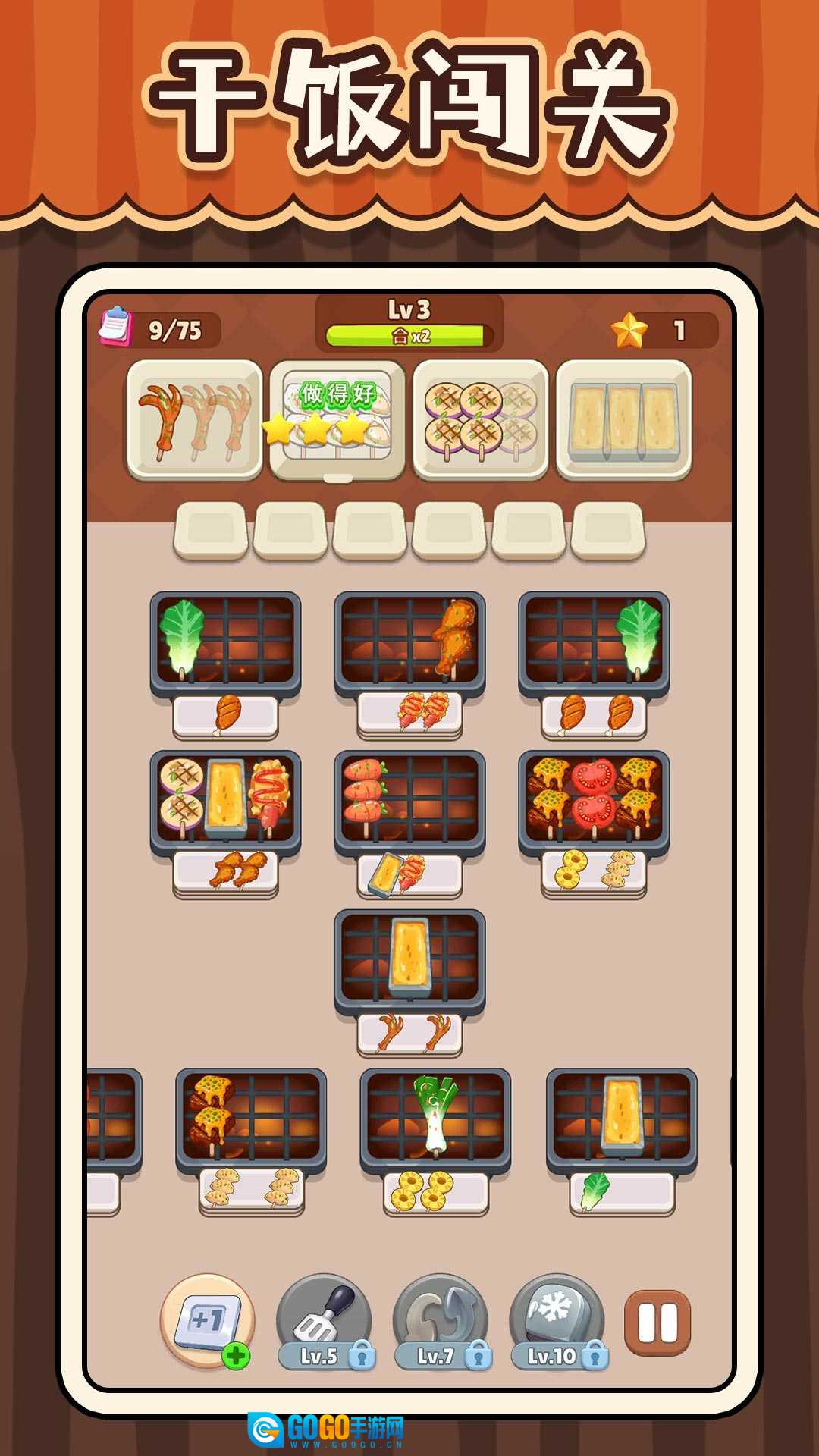Tap the locked shuffle arrows tool Lv.7
This screenshot has height=1456, width=819.
click(441, 1321)
